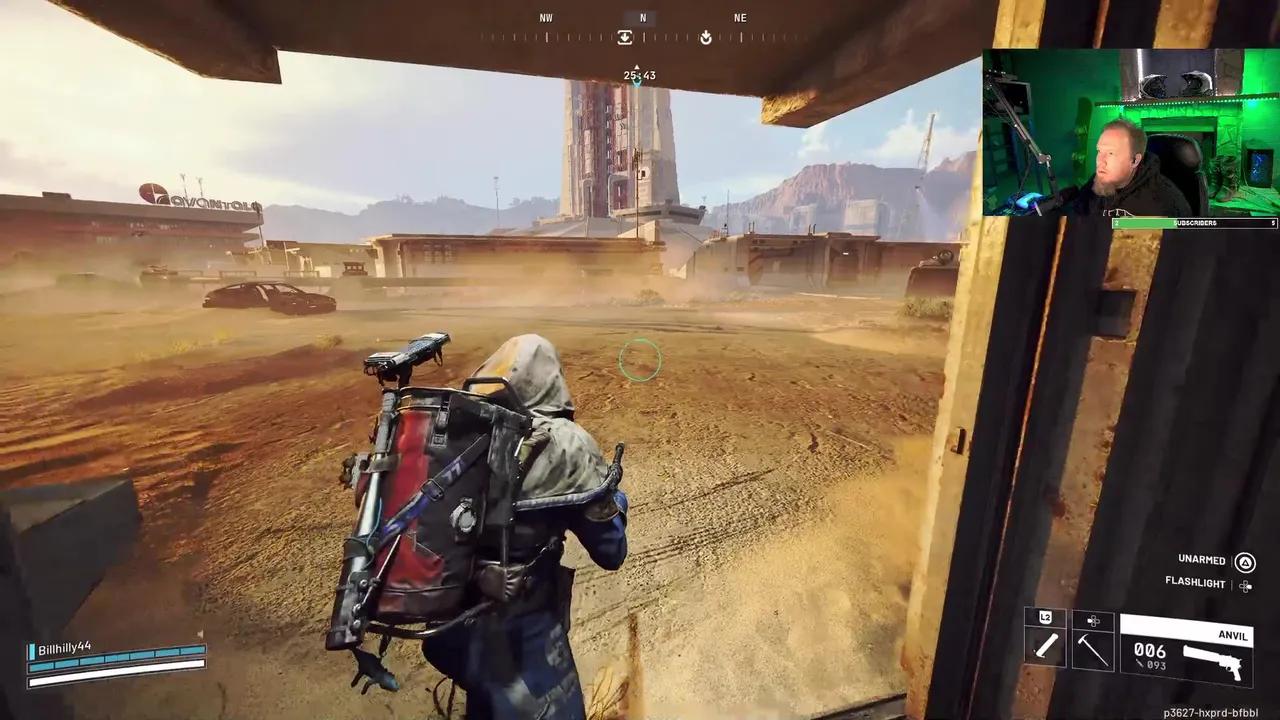The width and height of the screenshot is (1280, 720).
Task: Click the Billhilly44 player name
Action: [x=65, y=646]
